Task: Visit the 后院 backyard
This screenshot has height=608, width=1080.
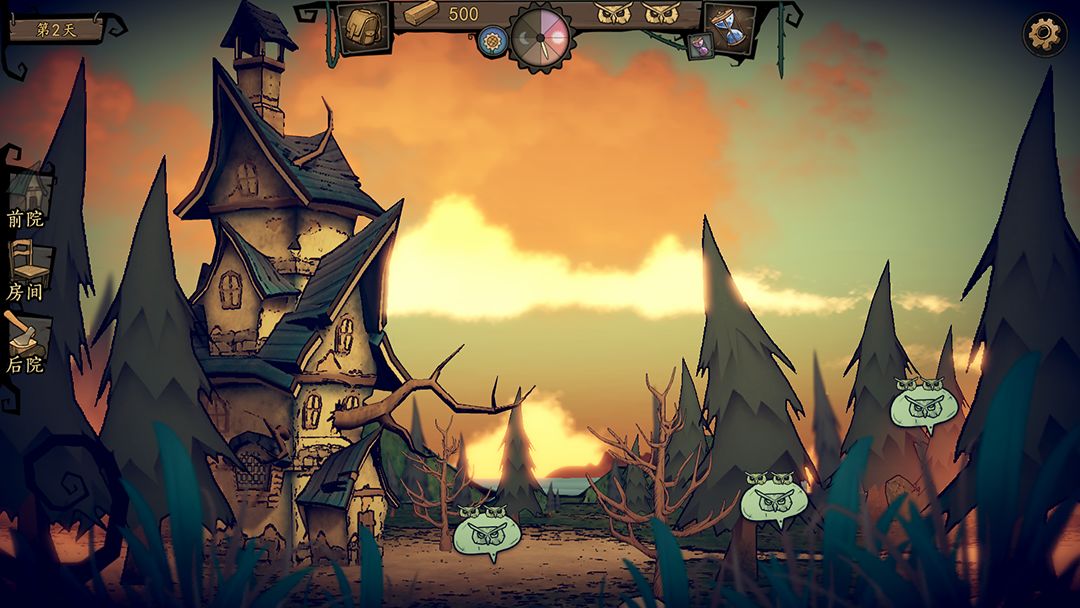Action: [26, 341]
